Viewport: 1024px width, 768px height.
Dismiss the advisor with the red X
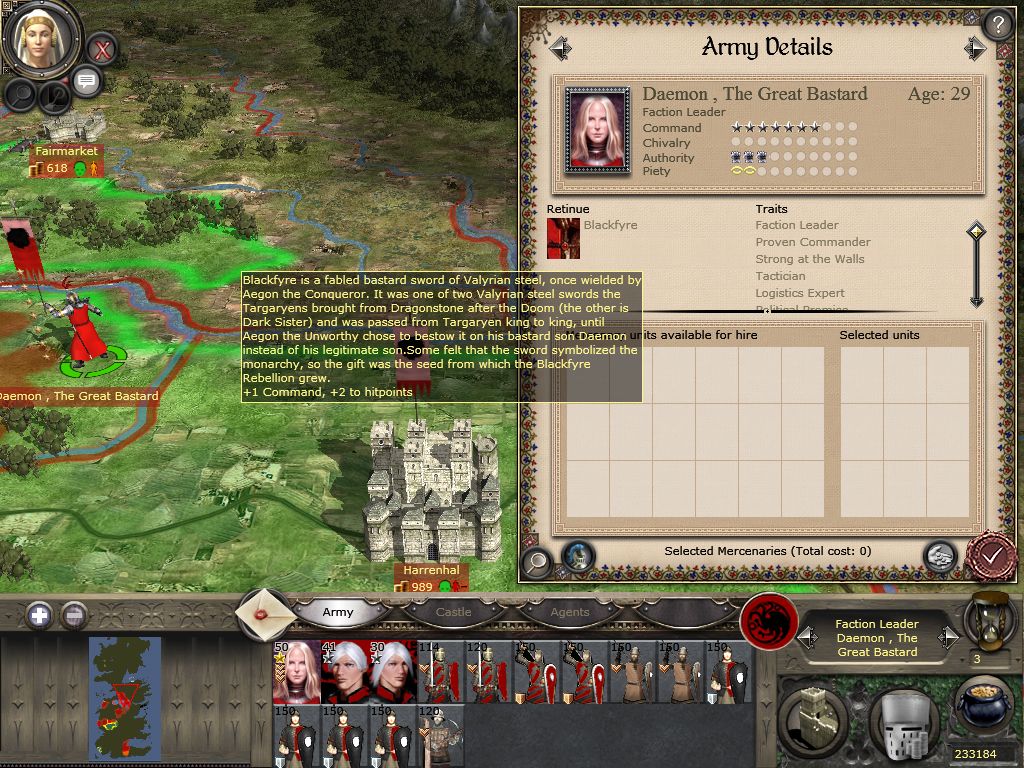101,48
